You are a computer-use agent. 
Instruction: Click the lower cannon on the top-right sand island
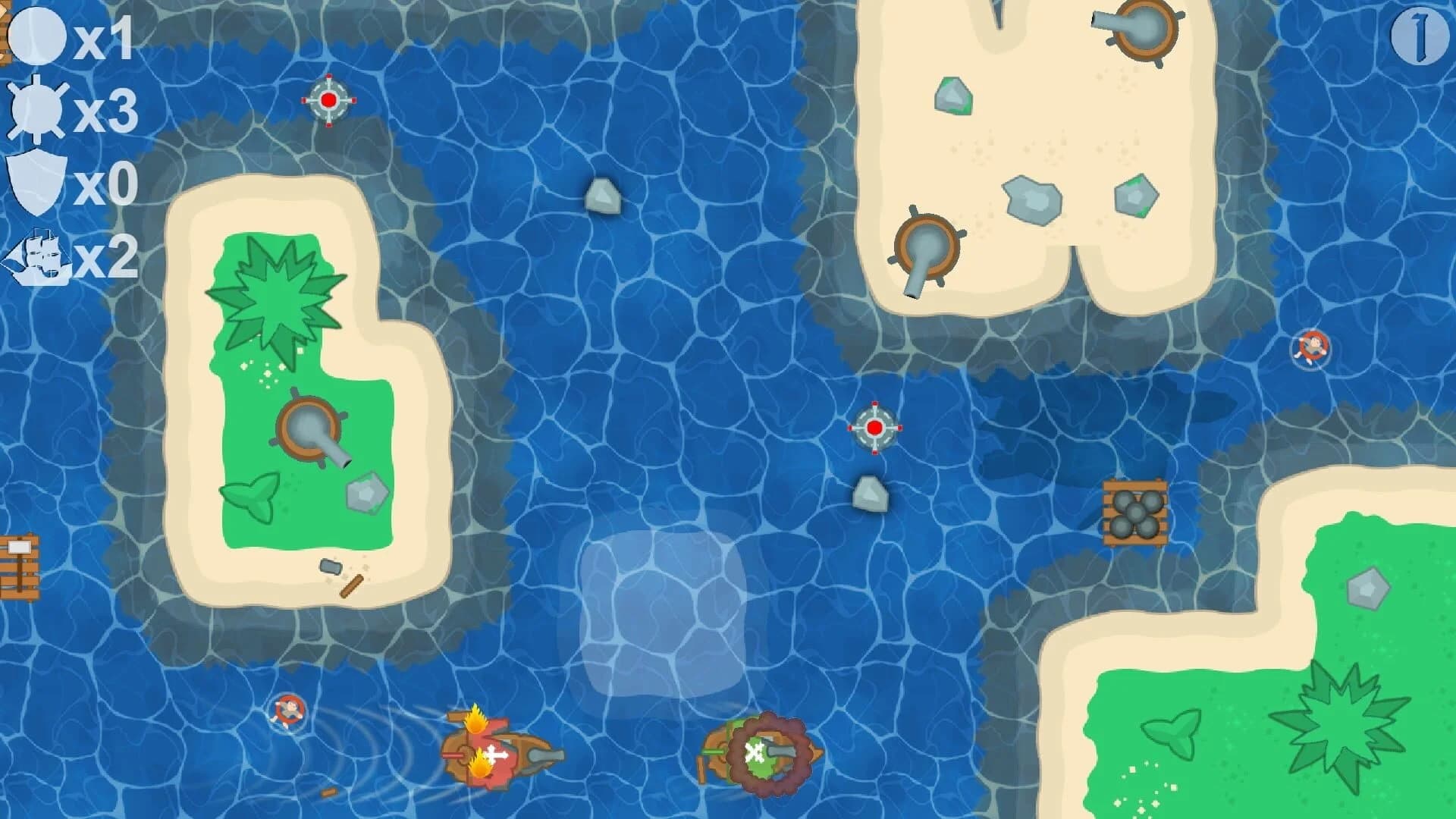(x=925, y=243)
